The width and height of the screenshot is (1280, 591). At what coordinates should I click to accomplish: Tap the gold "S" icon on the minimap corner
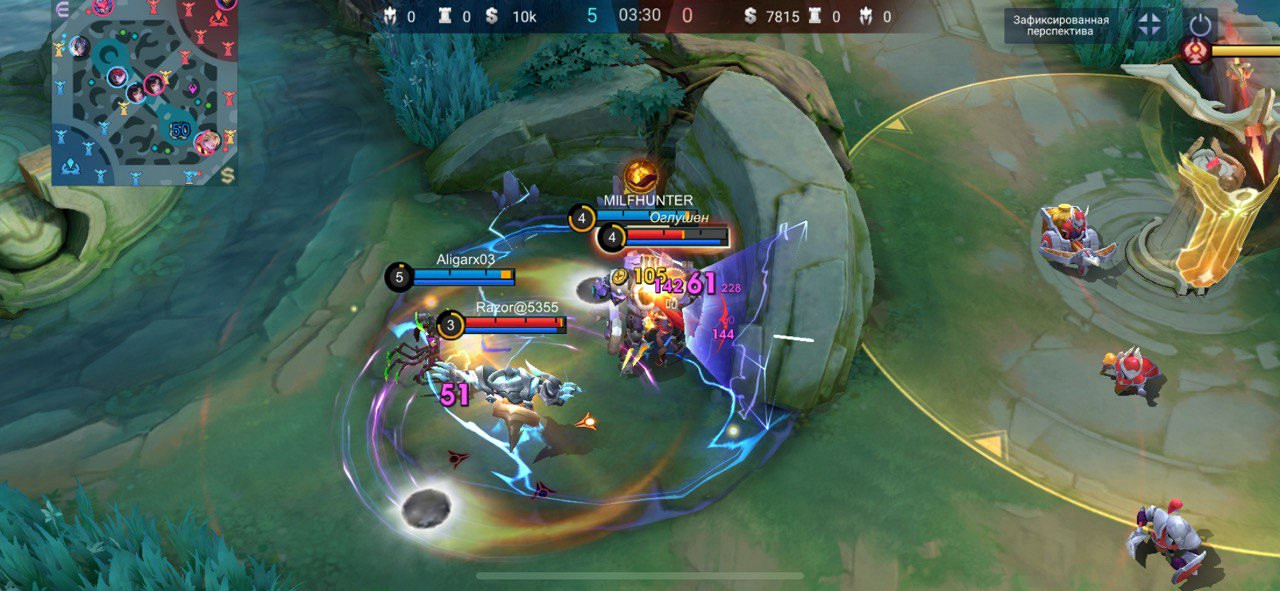tap(228, 176)
